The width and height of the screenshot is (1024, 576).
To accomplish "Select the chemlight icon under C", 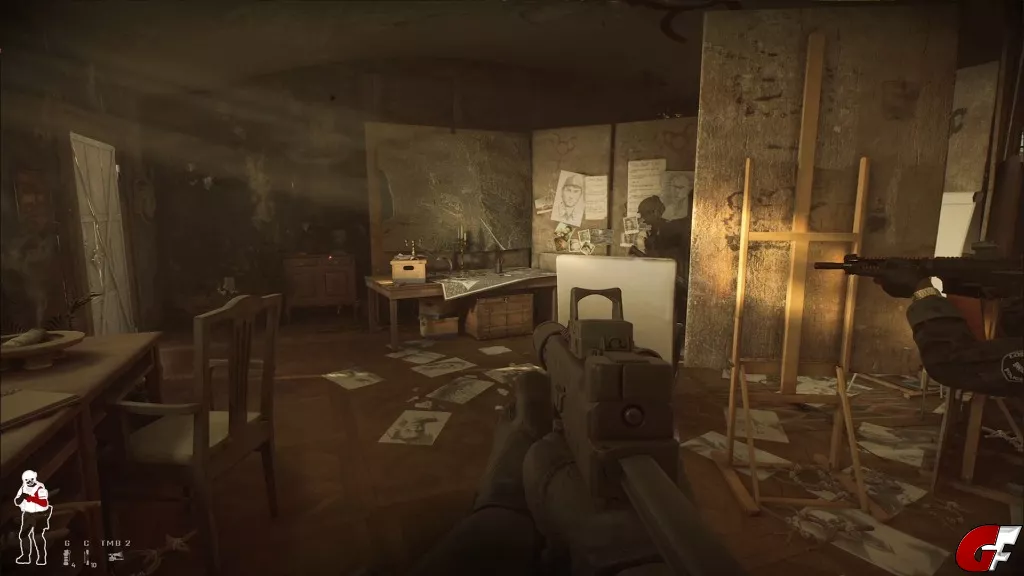I will pos(87,557).
